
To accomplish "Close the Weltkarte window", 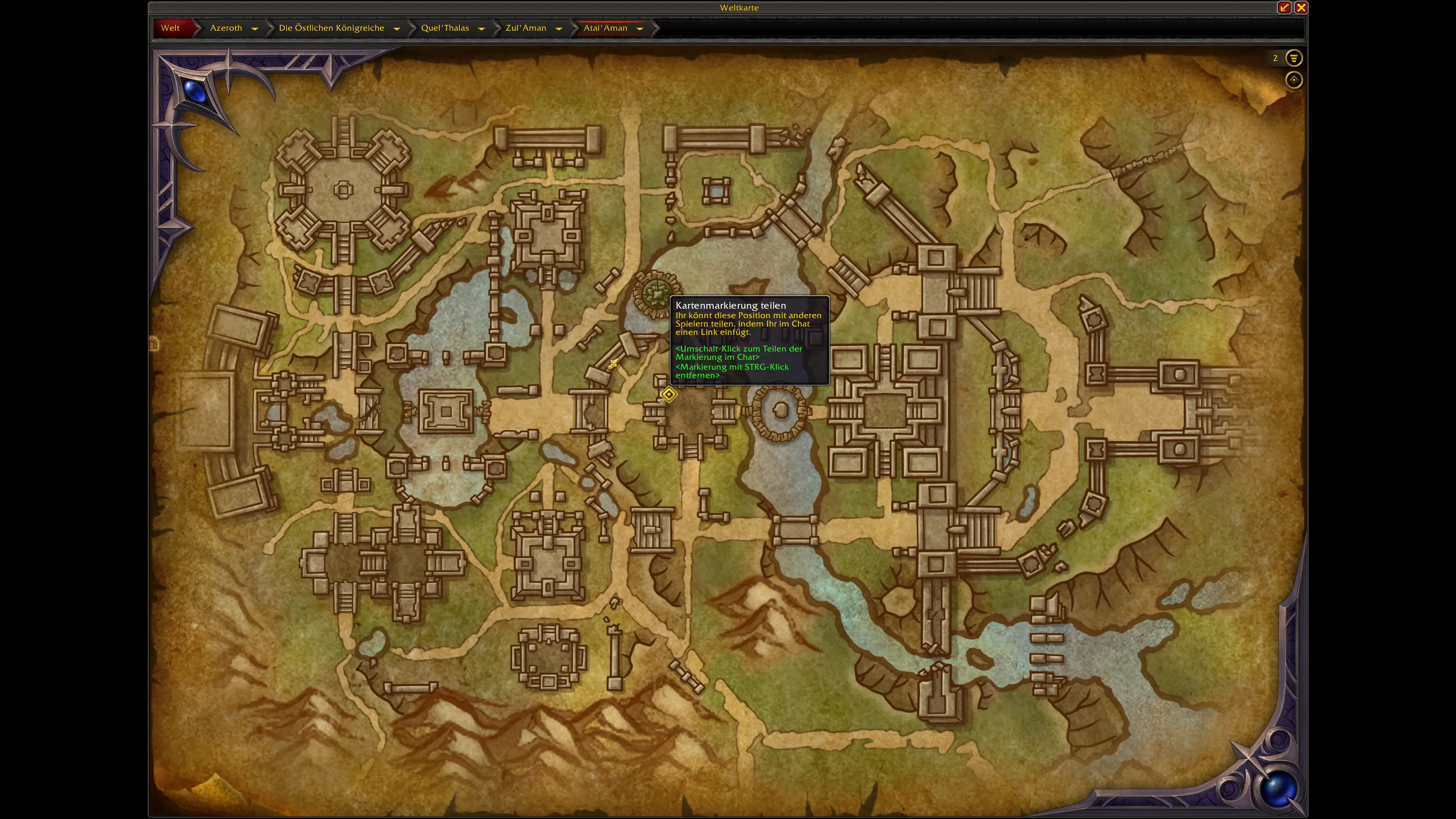I will coord(1301,7).
